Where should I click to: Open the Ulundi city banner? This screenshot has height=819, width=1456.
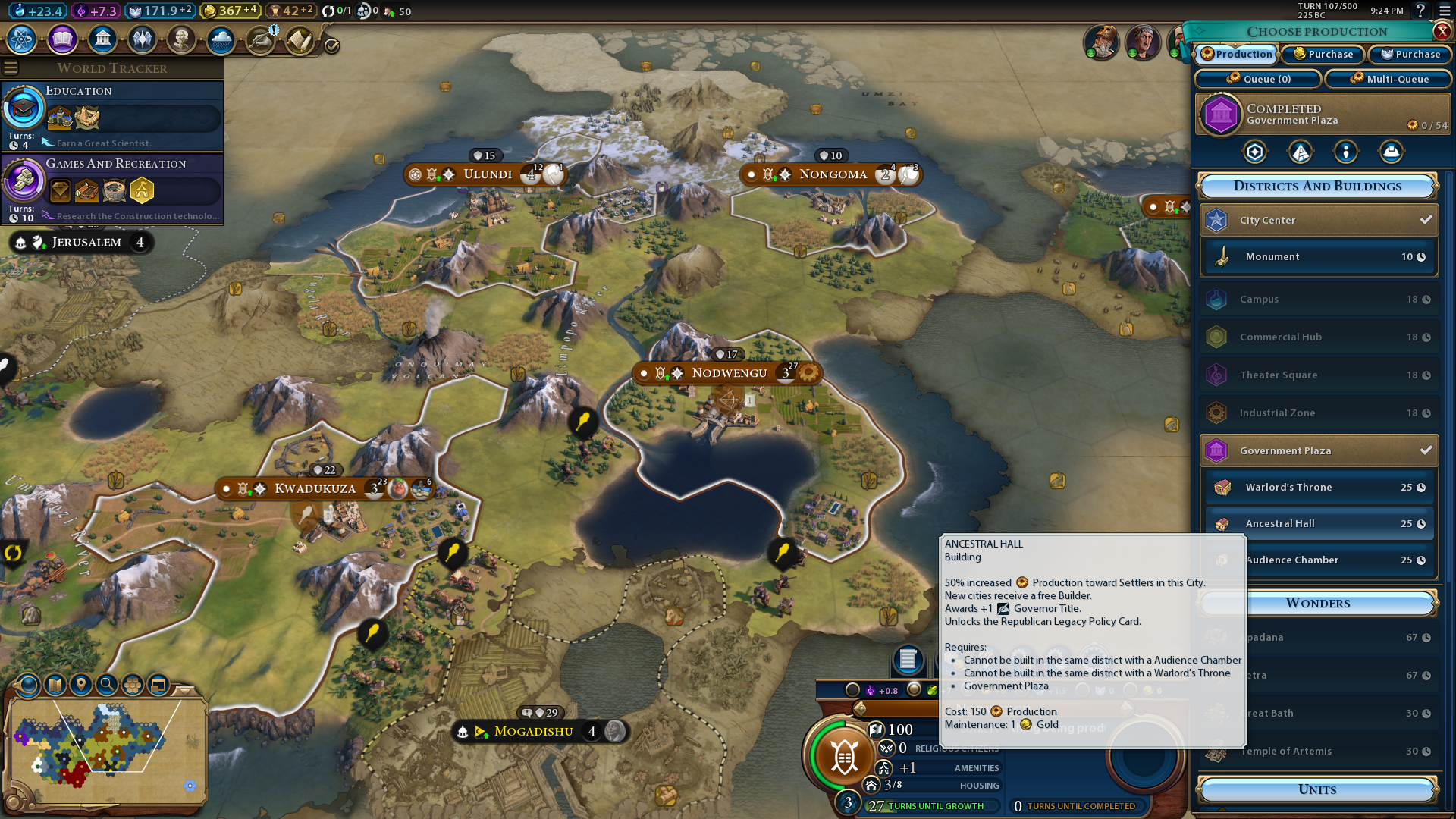(x=487, y=174)
